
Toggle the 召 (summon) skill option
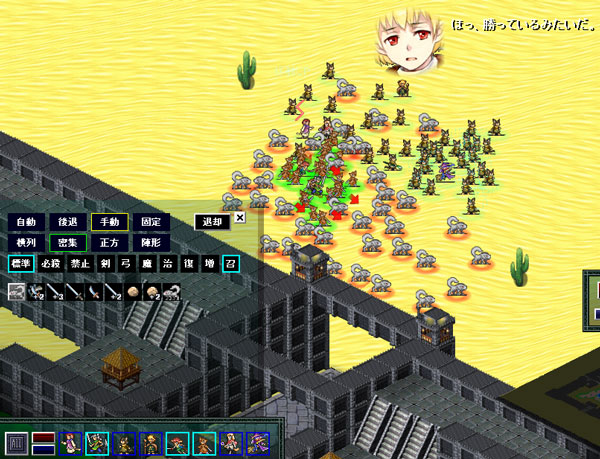[x=229, y=264]
